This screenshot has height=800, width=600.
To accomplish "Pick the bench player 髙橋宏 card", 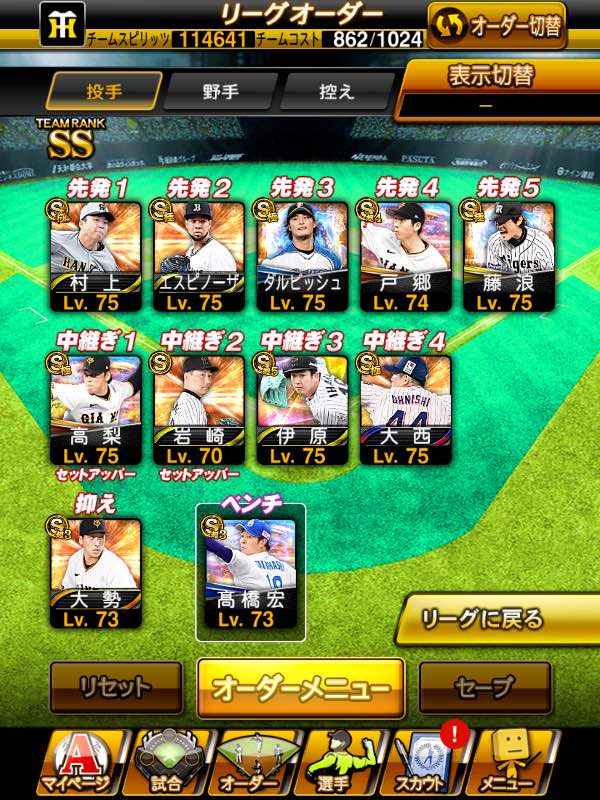I will (x=251, y=575).
